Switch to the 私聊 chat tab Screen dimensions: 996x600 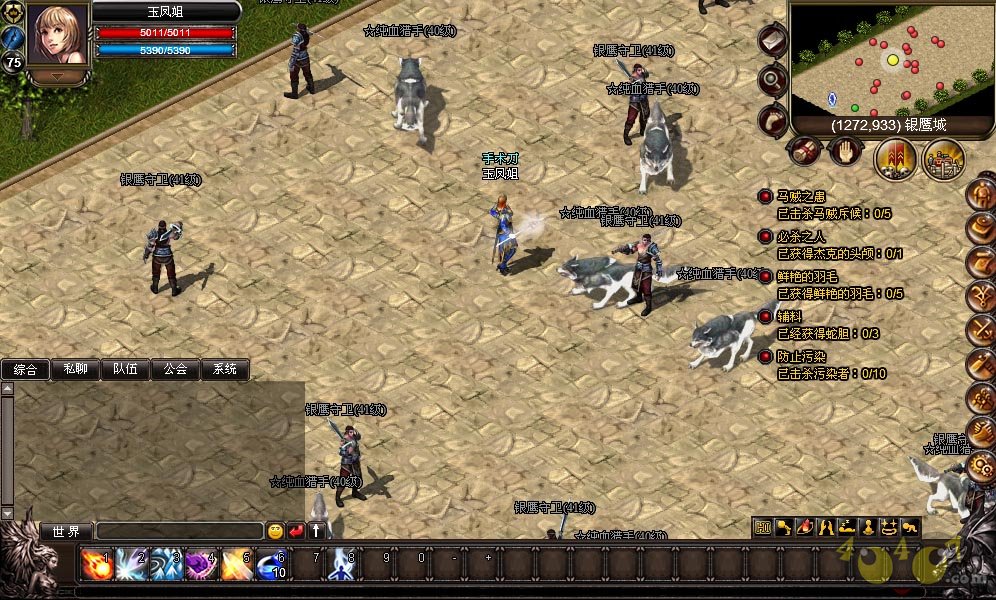pos(75,369)
